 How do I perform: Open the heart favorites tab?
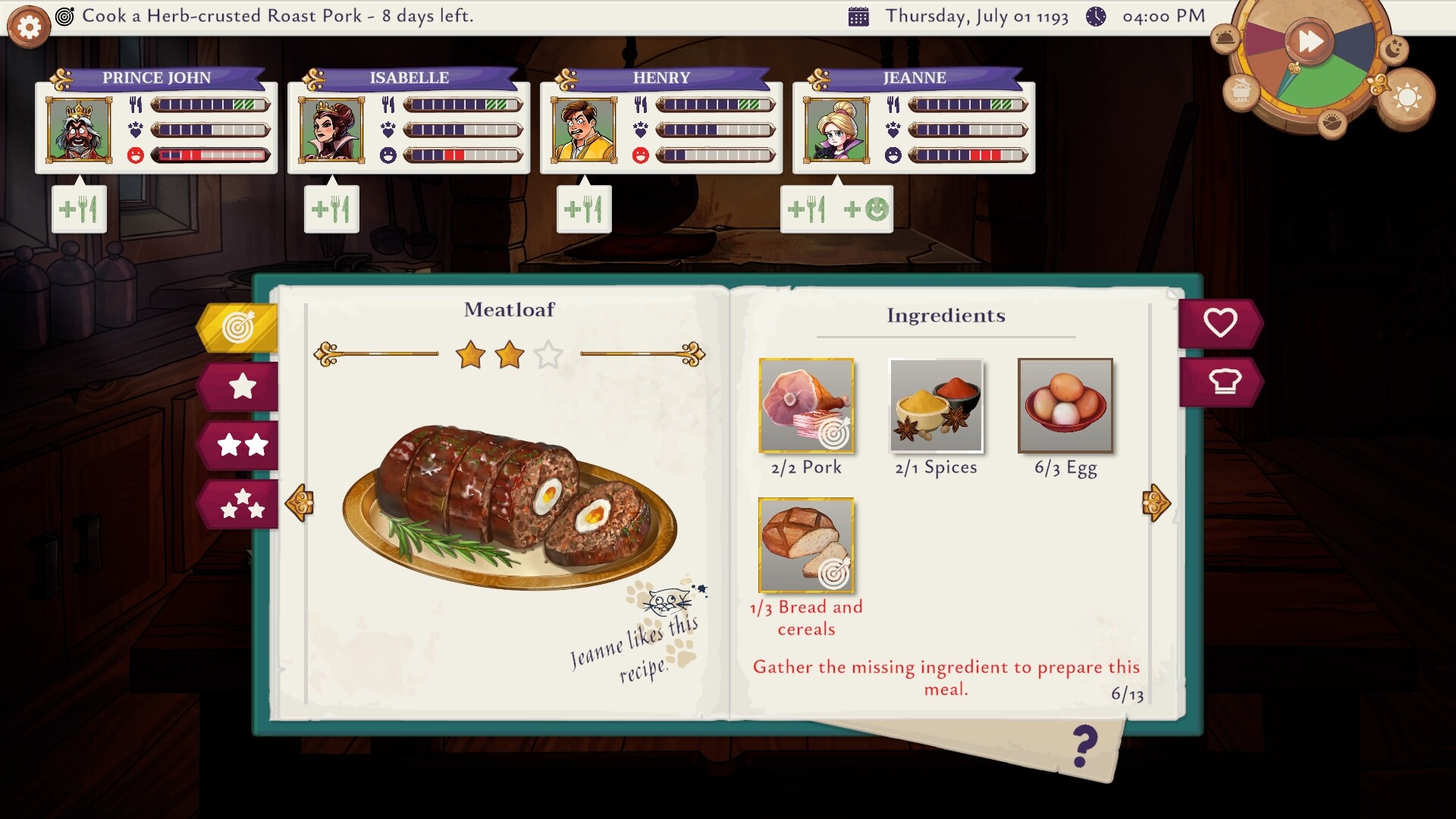[x=1219, y=323]
